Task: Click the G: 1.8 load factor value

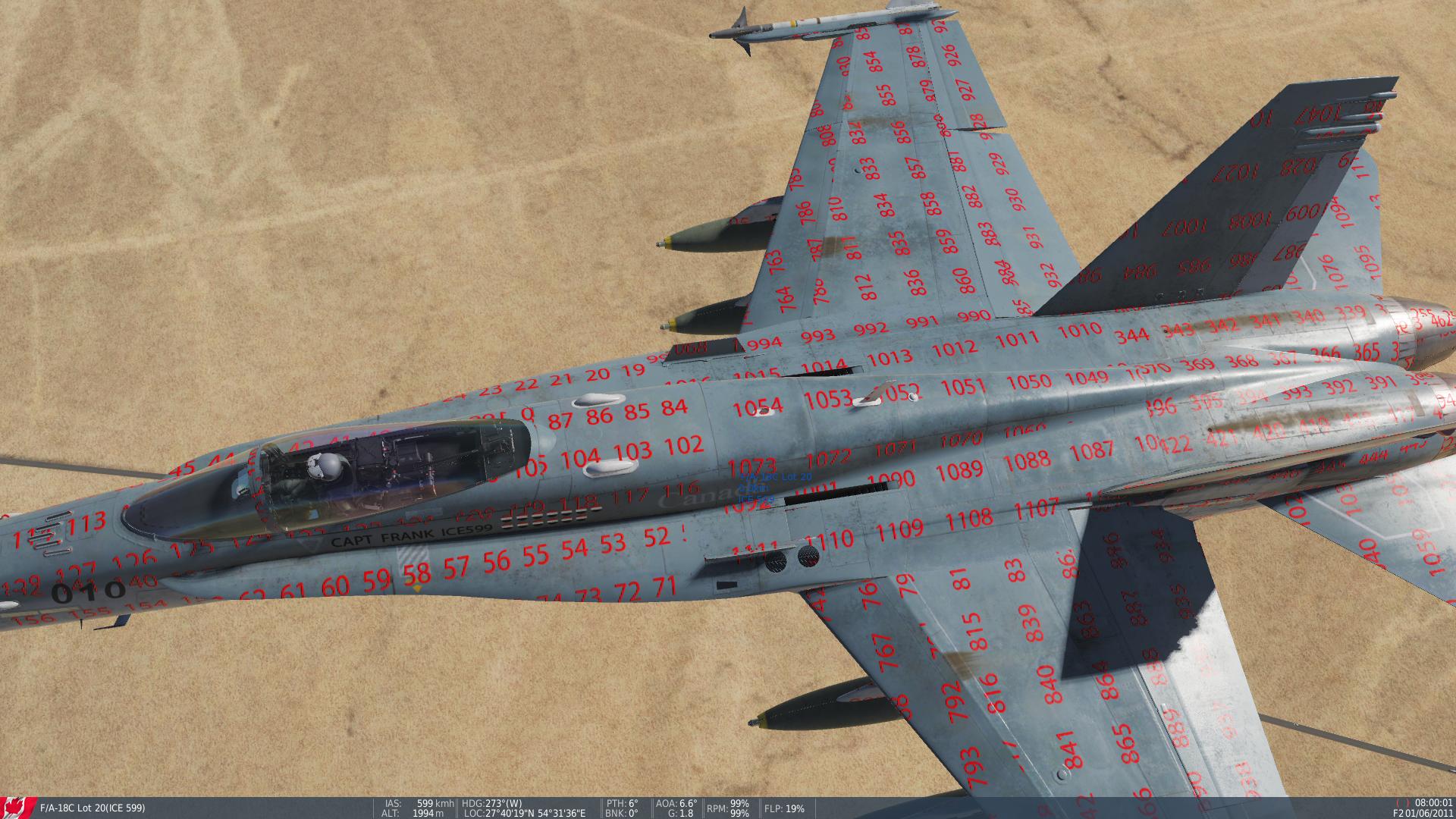Action: tap(682, 811)
